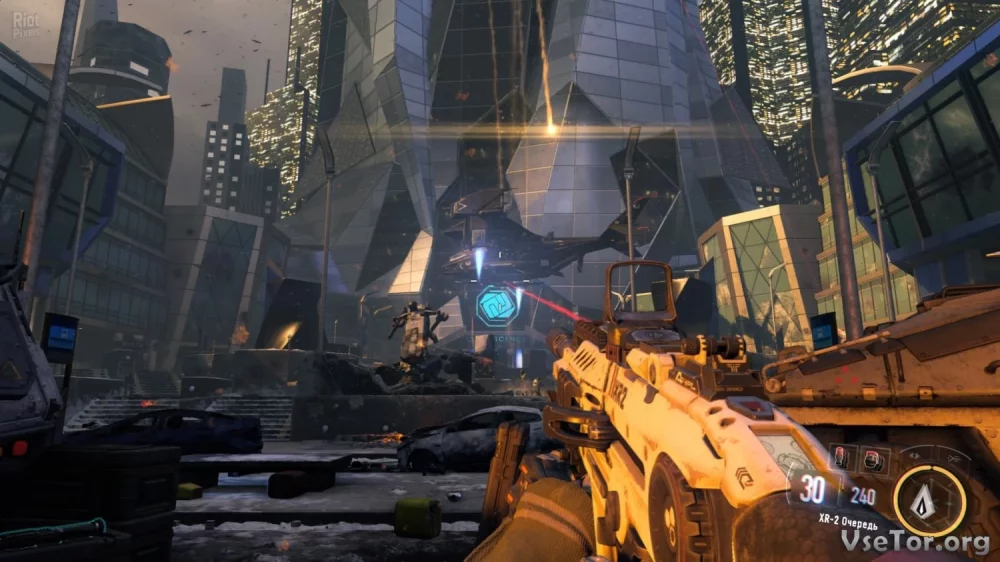Screen dimensions: 1000x562
Task: Click the cyan hexagon objective marker
Action: [496, 305]
